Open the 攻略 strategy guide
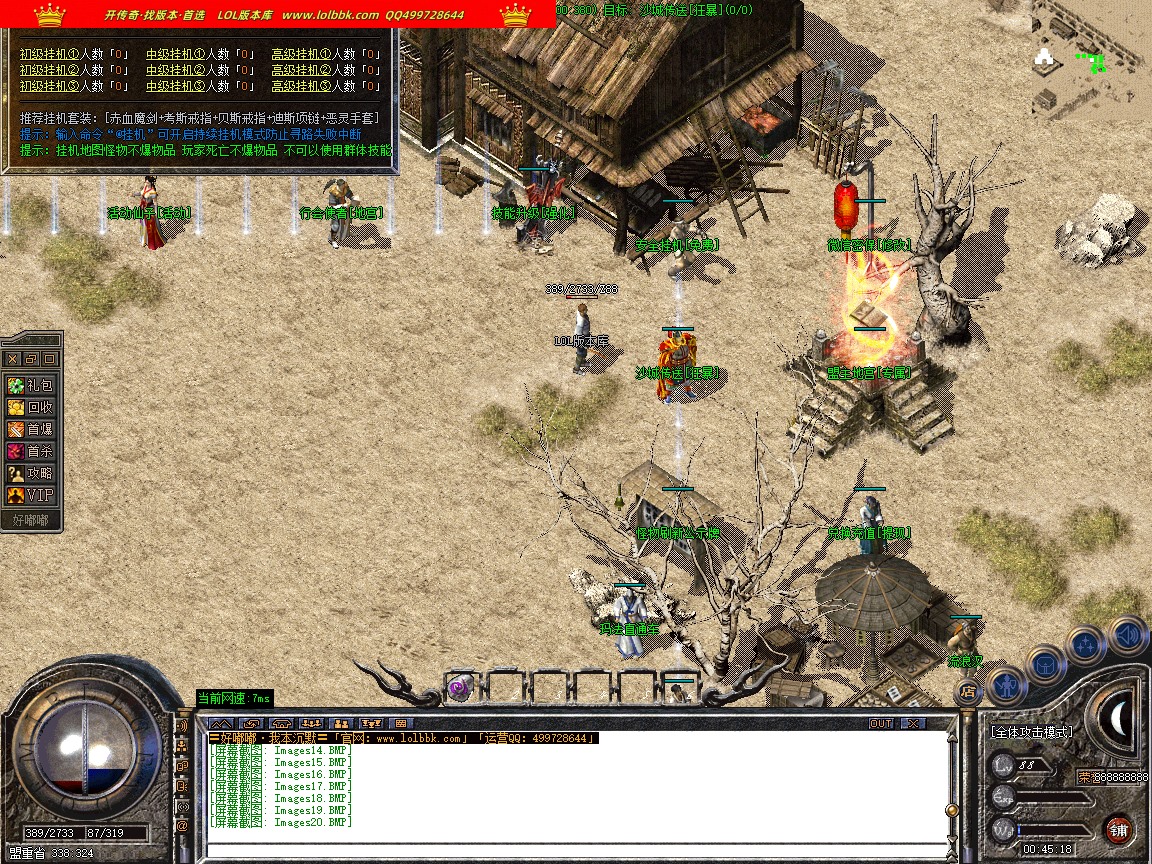This screenshot has width=1152, height=864. tap(31, 473)
